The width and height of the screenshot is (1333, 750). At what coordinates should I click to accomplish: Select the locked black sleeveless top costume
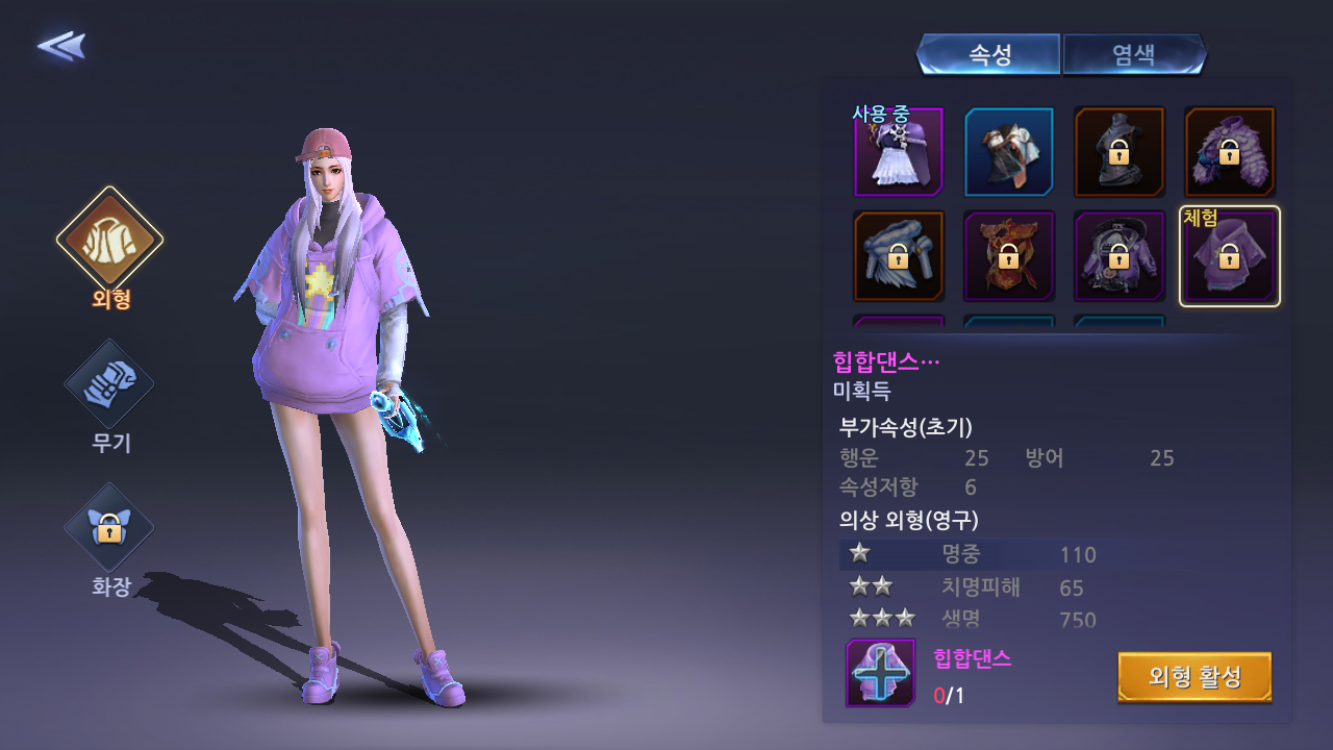1119,152
